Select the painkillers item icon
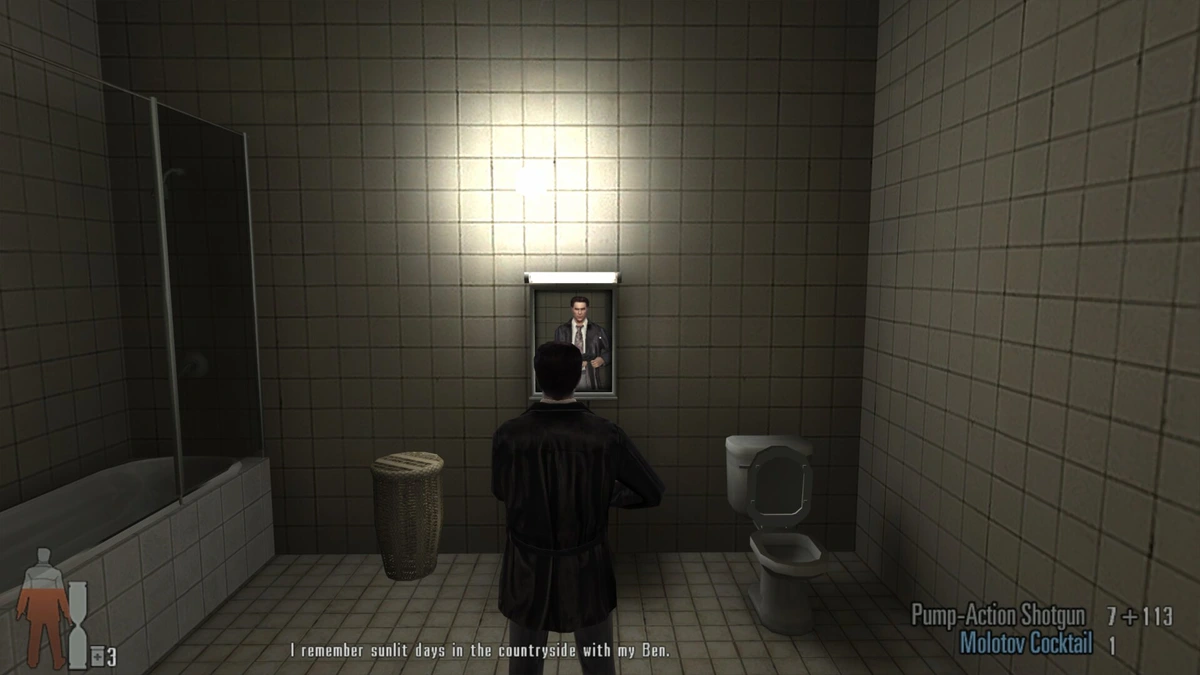The width and height of the screenshot is (1200, 675). (97, 657)
